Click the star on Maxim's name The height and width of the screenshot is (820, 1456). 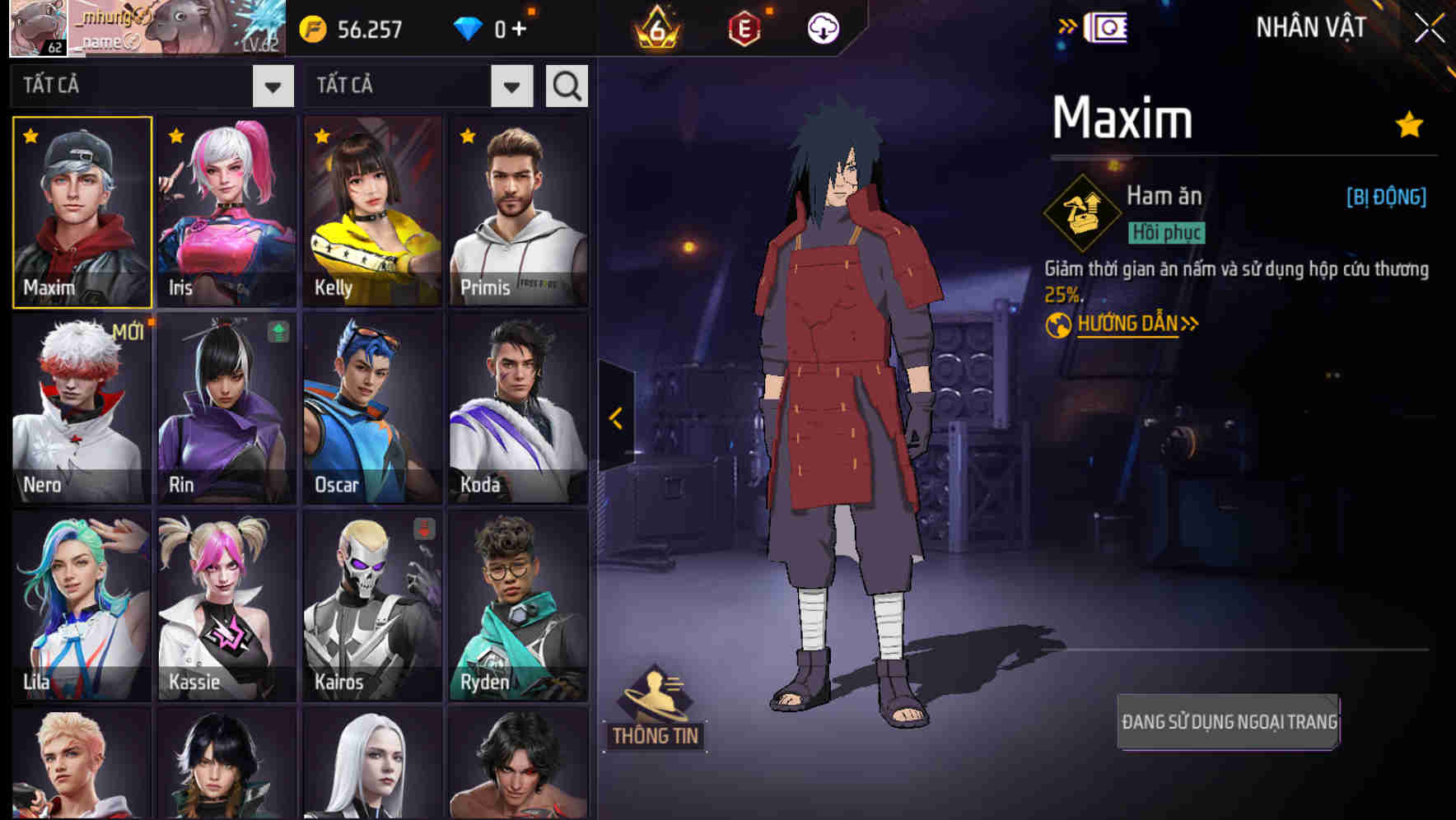(1407, 123)
